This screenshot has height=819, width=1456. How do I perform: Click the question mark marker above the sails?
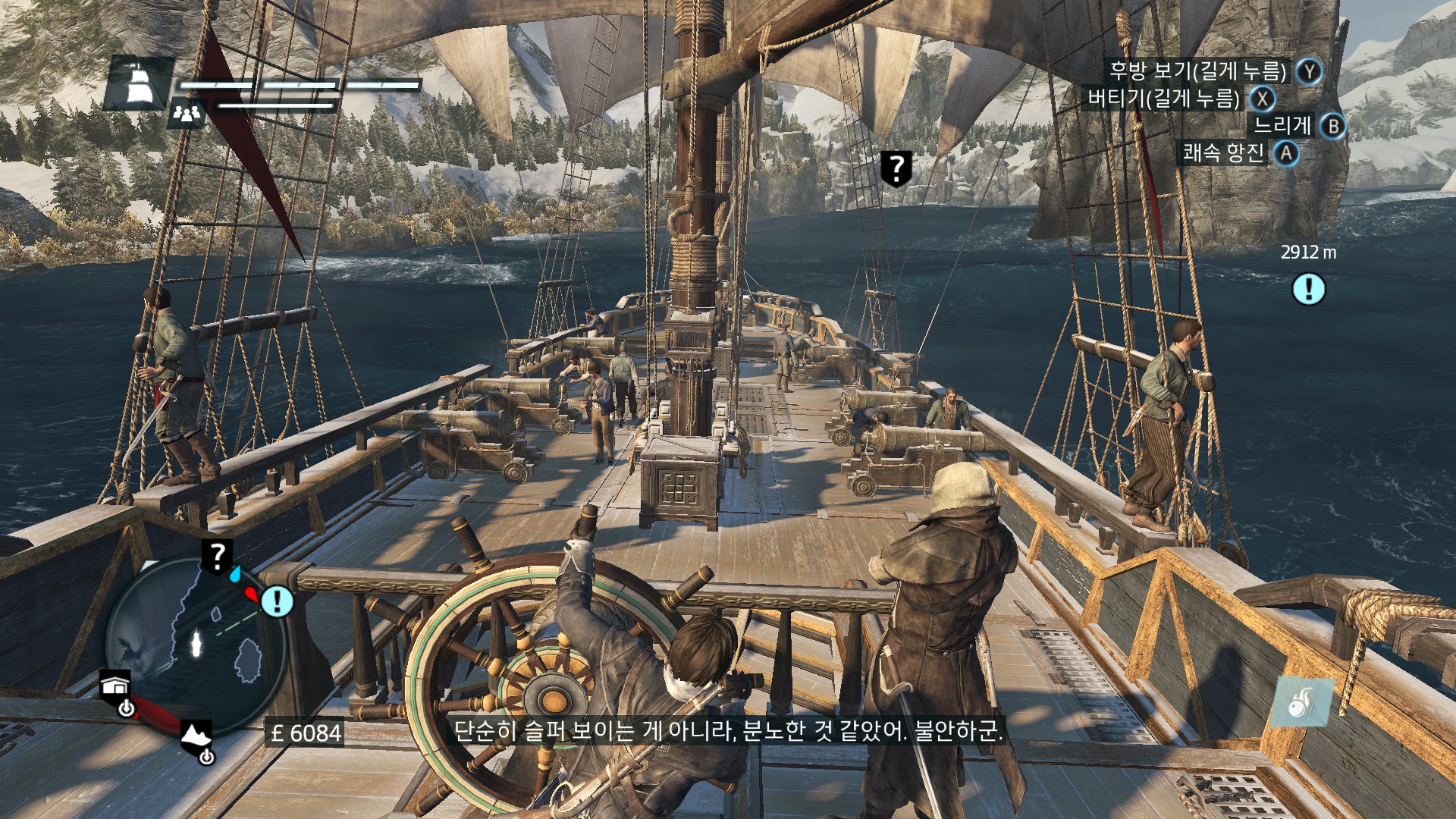point(896,167)
